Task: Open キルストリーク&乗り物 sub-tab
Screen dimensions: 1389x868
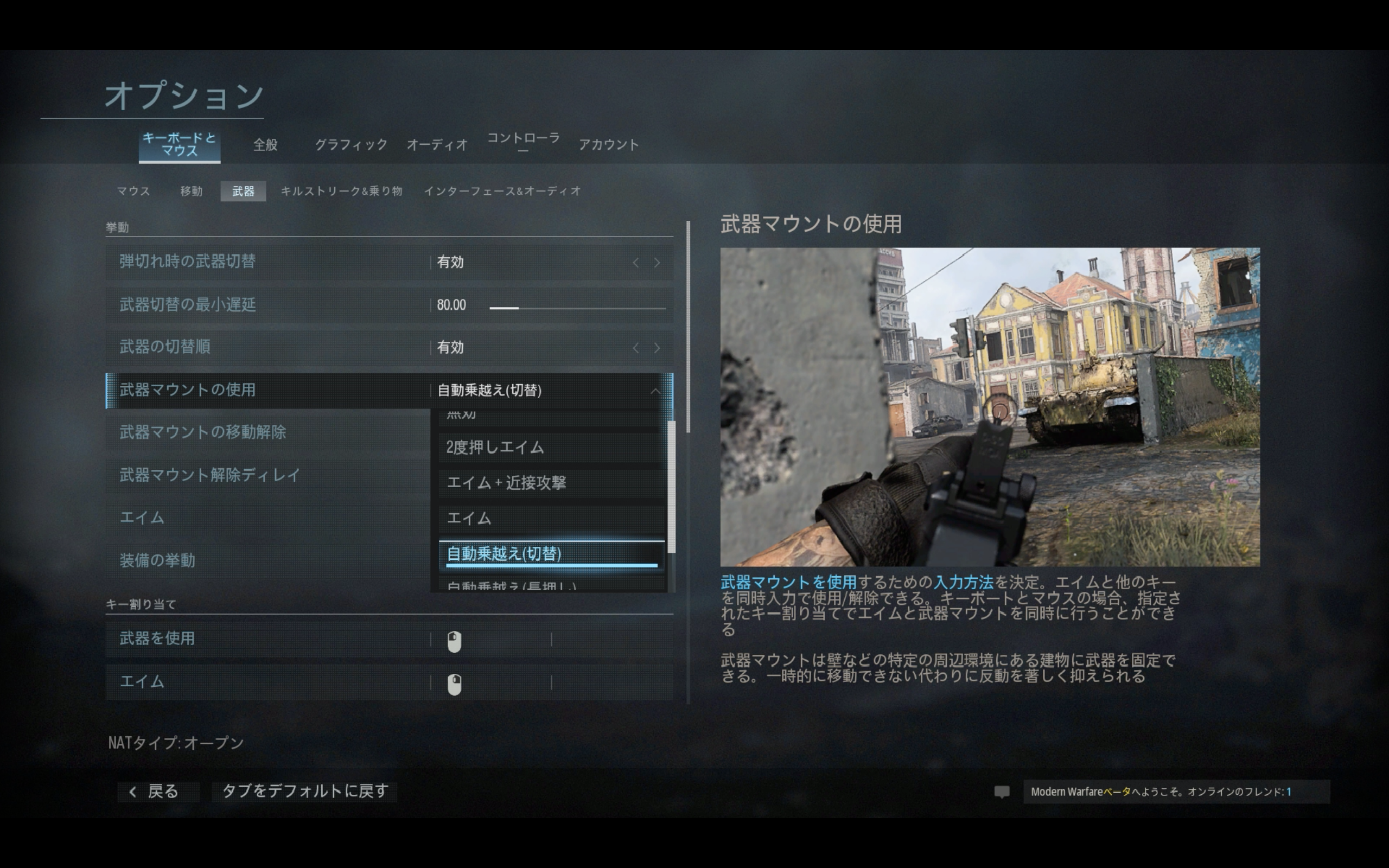Action: pyautogui.click(x=341, y=191)
